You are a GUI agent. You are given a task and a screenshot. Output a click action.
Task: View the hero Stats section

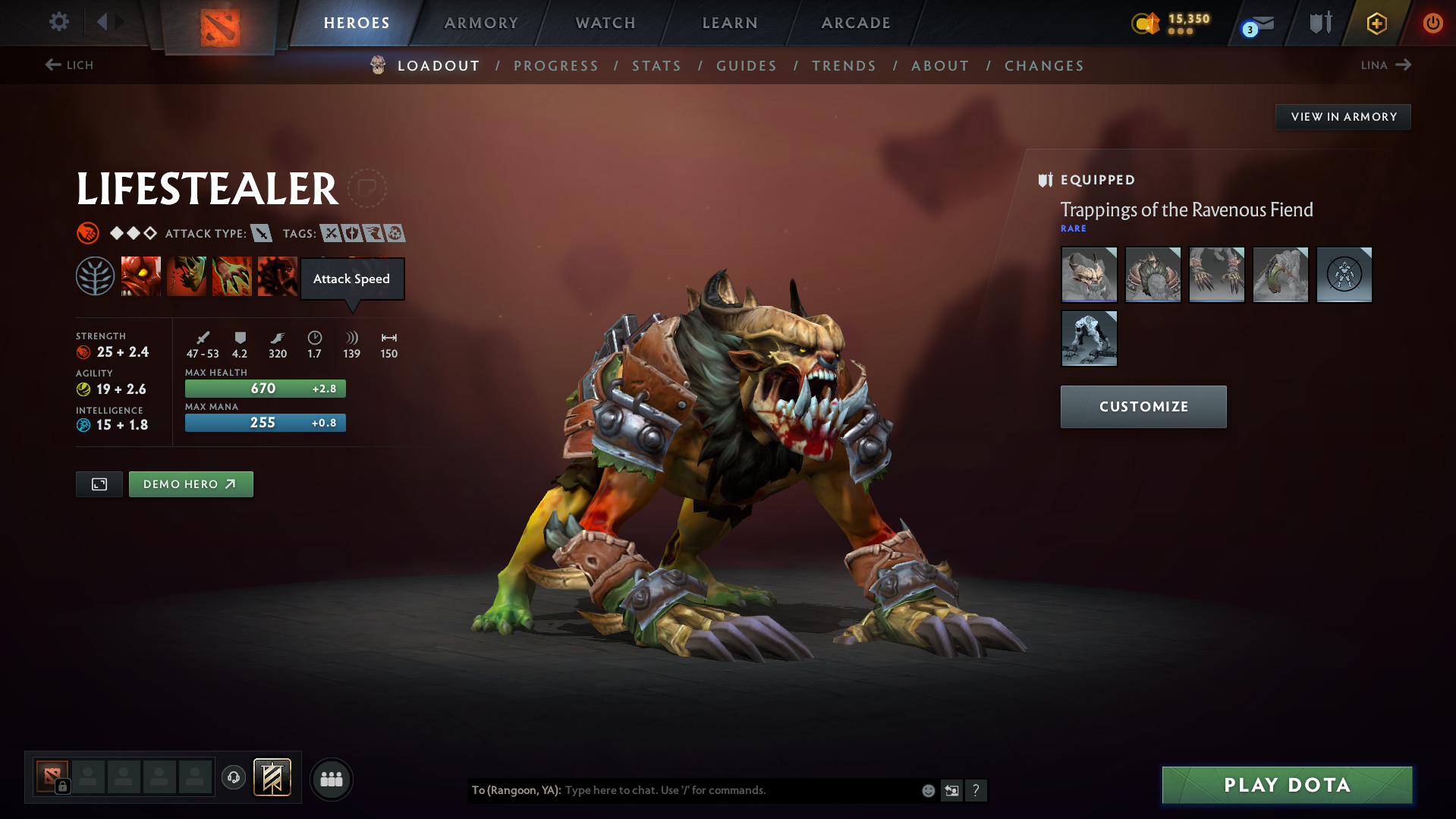[656, 66]
